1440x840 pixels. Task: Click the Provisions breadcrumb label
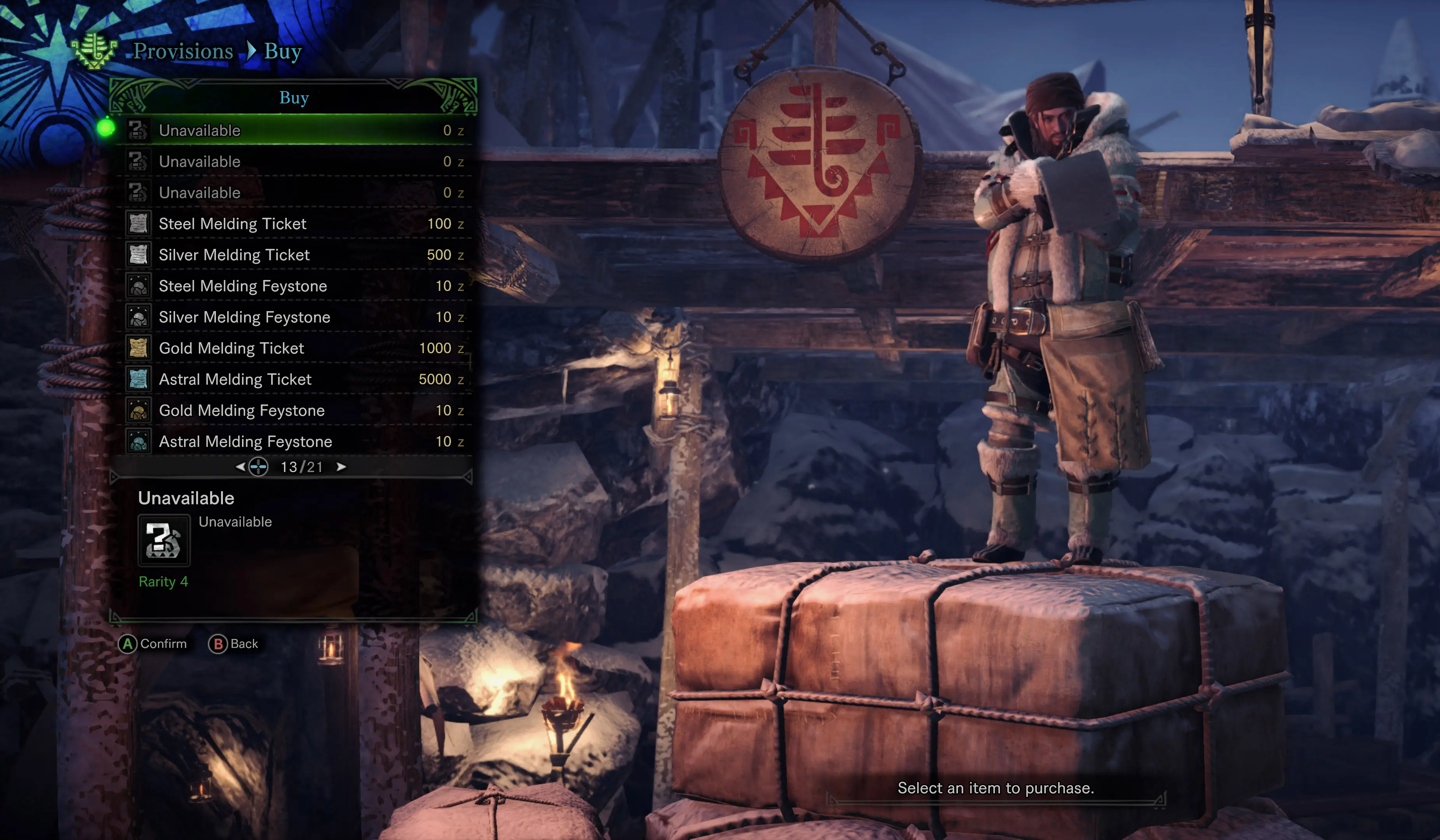coord(183,51)
